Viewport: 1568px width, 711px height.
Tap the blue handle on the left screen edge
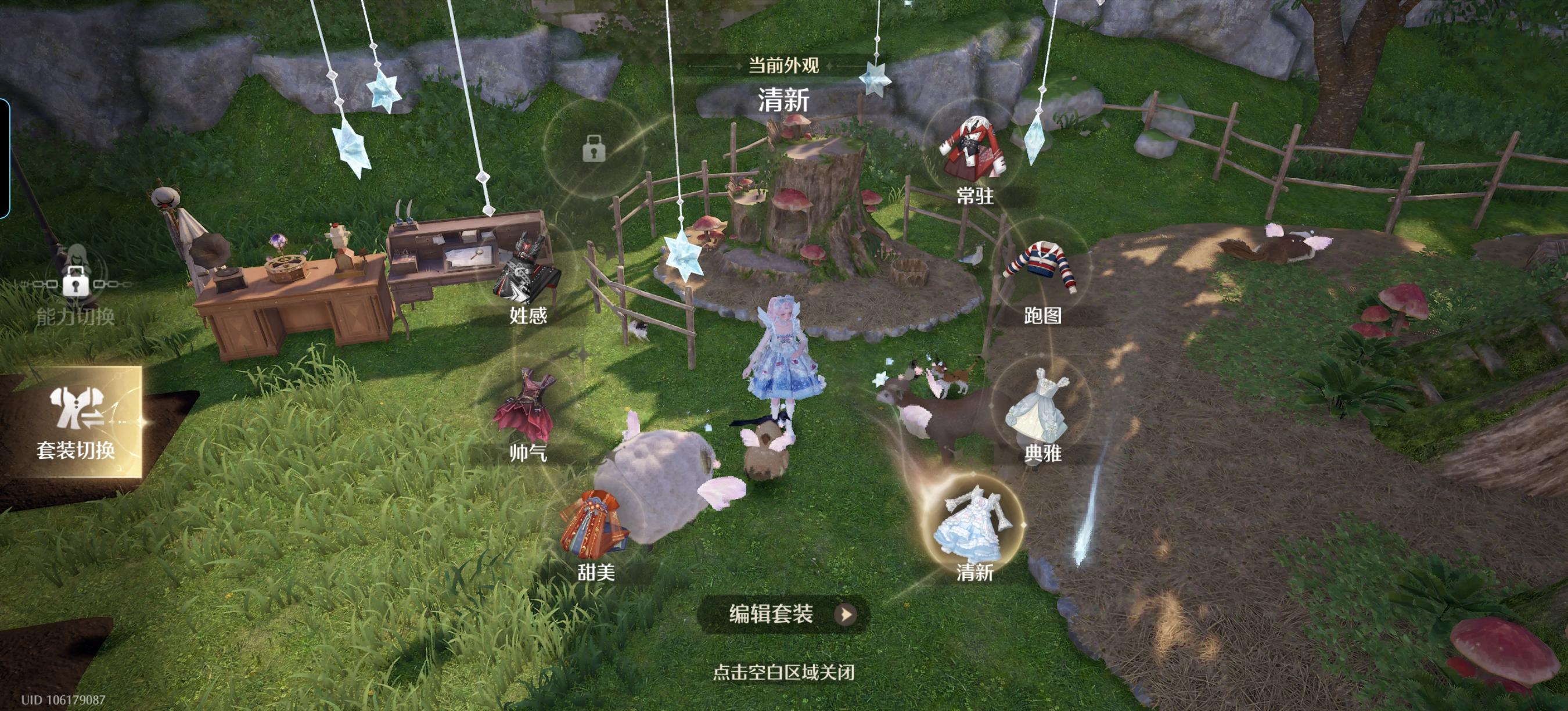(x=5, y=152)
